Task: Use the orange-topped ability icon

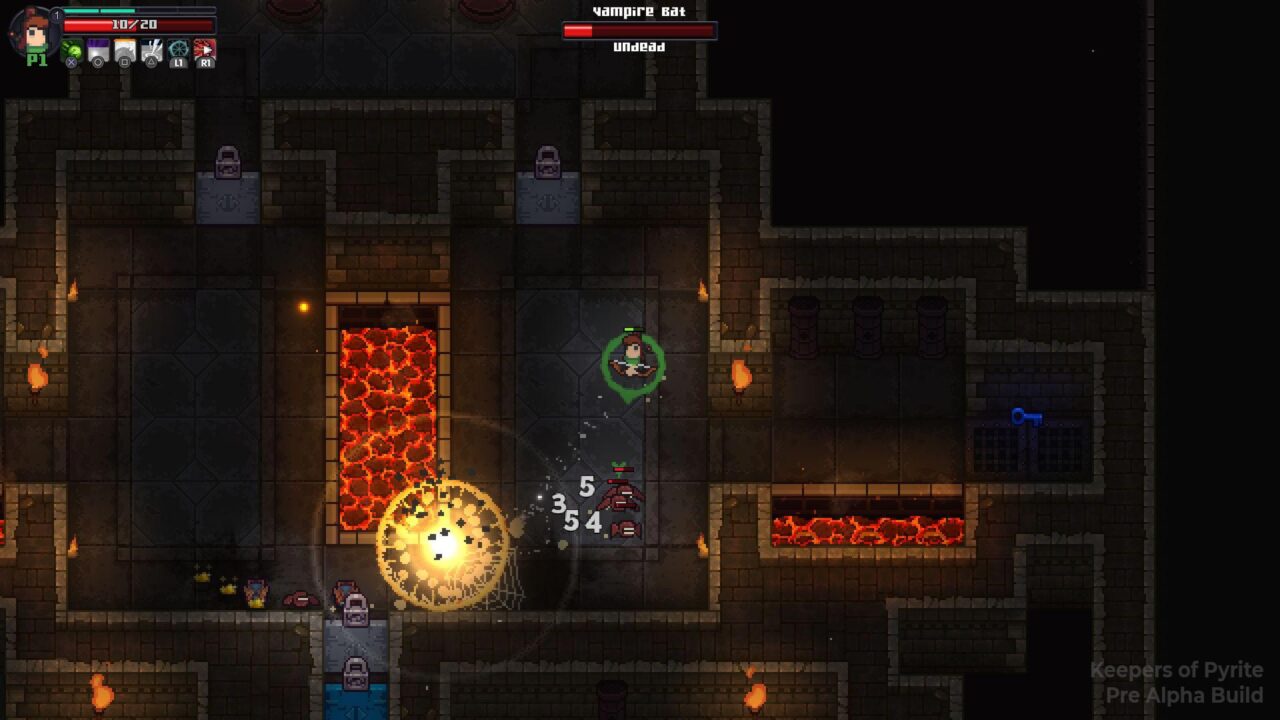Action: 125,50
